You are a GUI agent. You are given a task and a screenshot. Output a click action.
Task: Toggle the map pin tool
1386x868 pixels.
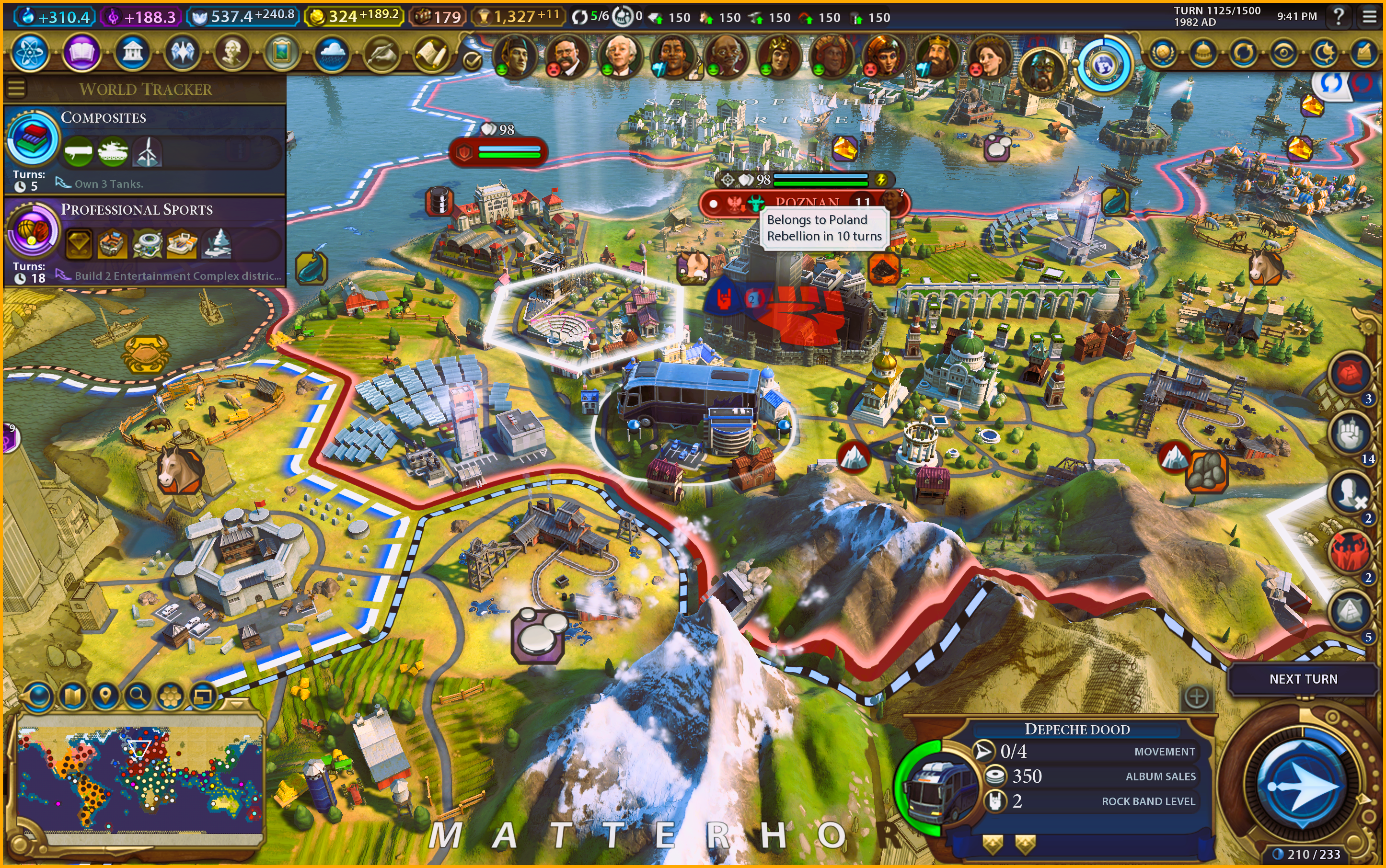click(x=104, y=697)
